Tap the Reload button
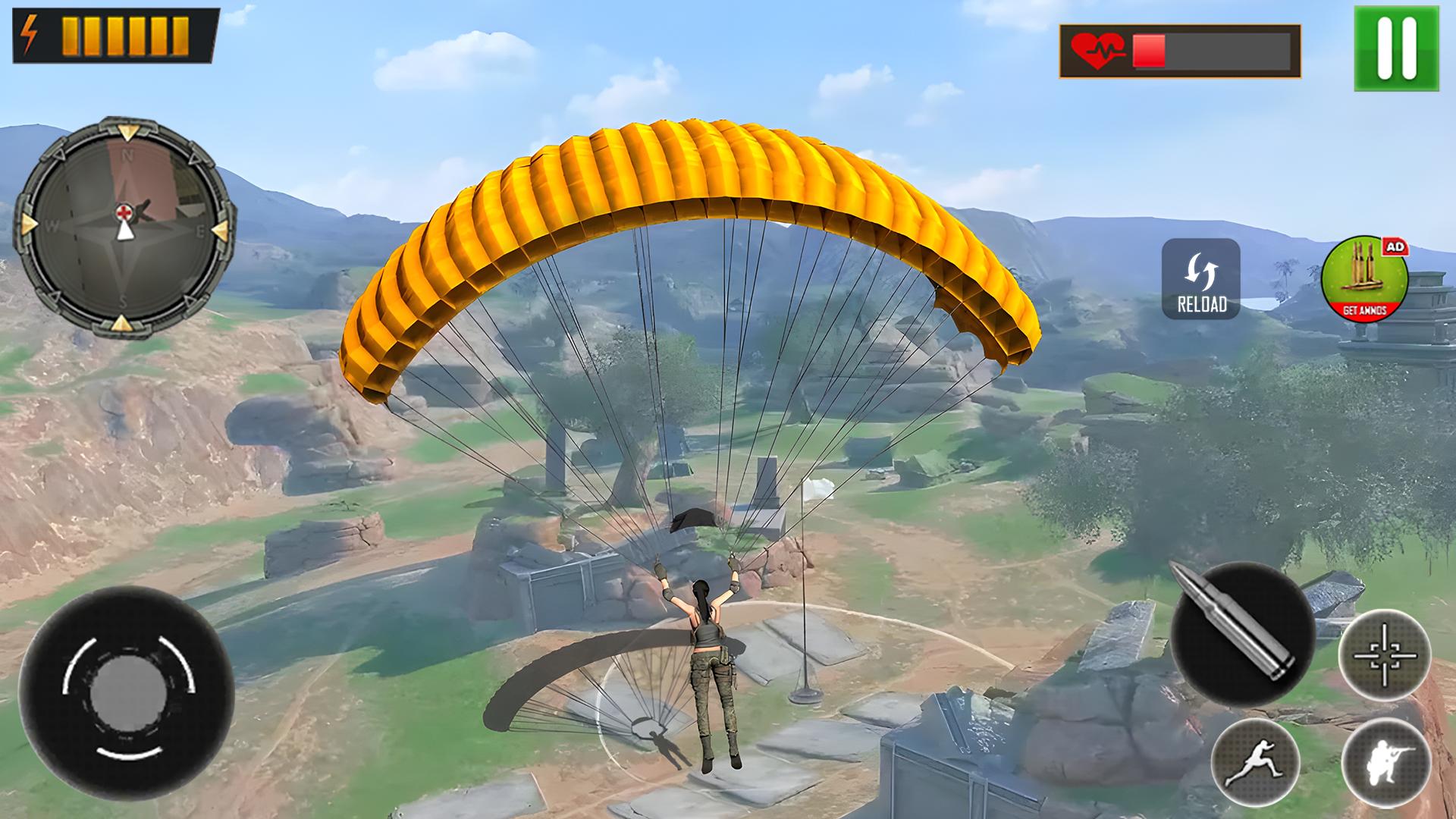The height and width of the screenshot is (819, 1456). click(1201, 279)
